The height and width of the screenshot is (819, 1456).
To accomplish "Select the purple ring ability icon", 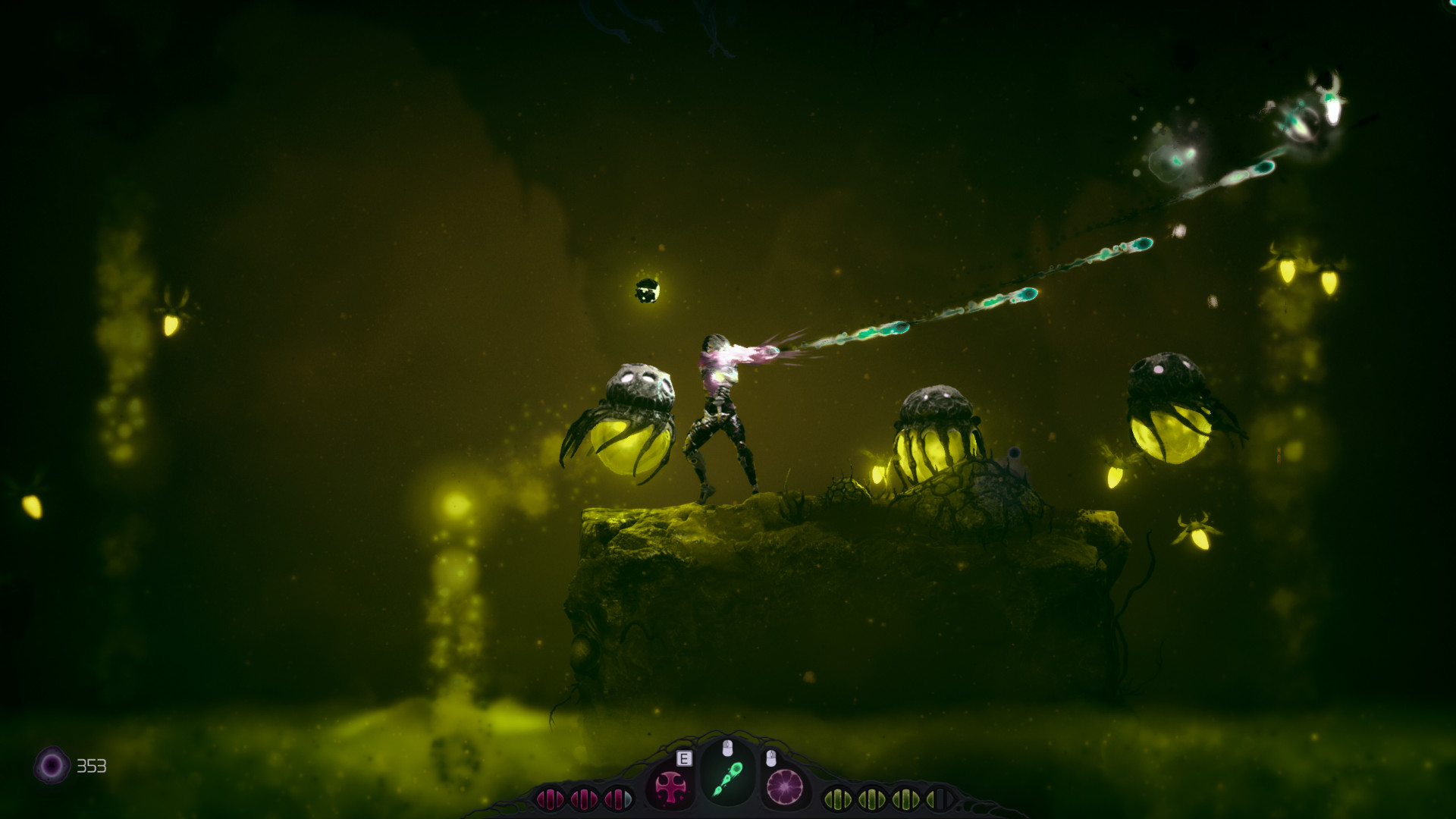I will tap(786, 786).
